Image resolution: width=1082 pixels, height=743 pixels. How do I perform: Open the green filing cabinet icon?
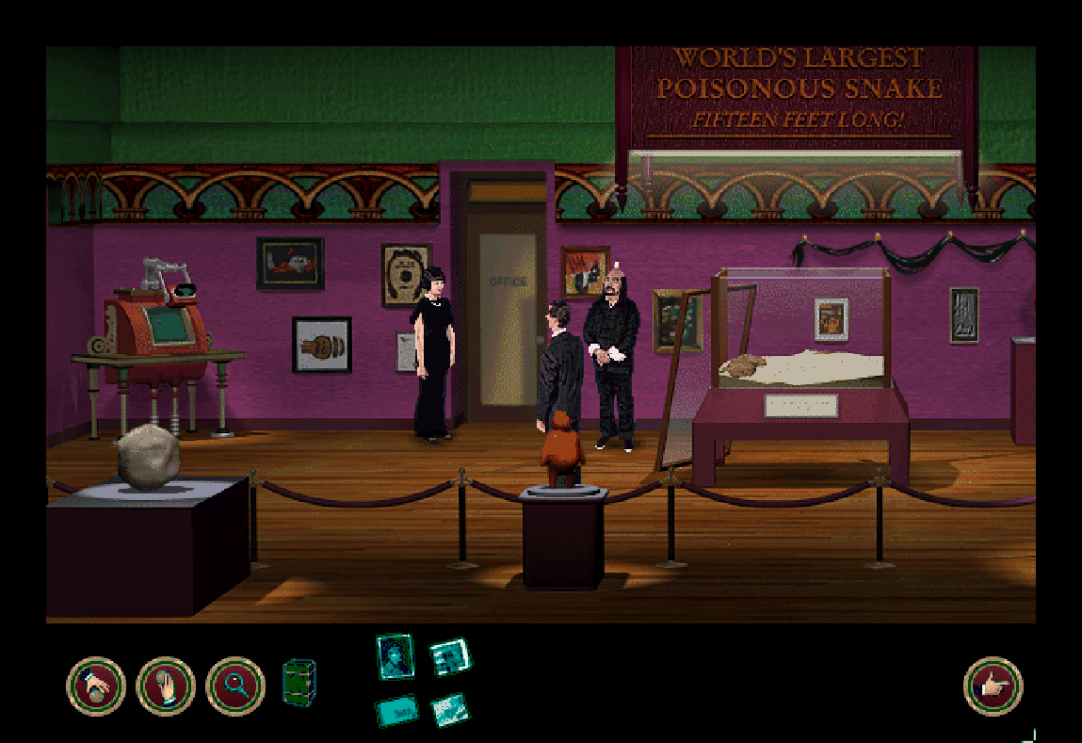[299, 682]
